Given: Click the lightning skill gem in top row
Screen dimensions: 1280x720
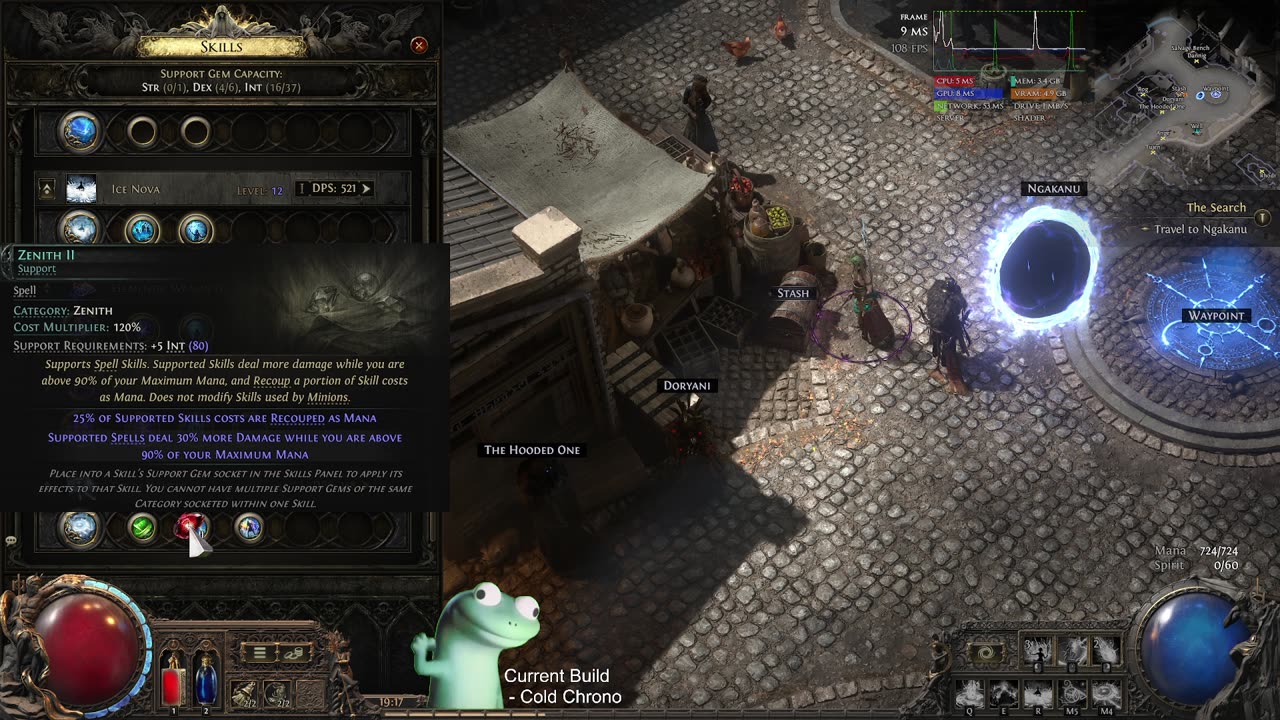Looking at the screenshot, I should 80,131.
